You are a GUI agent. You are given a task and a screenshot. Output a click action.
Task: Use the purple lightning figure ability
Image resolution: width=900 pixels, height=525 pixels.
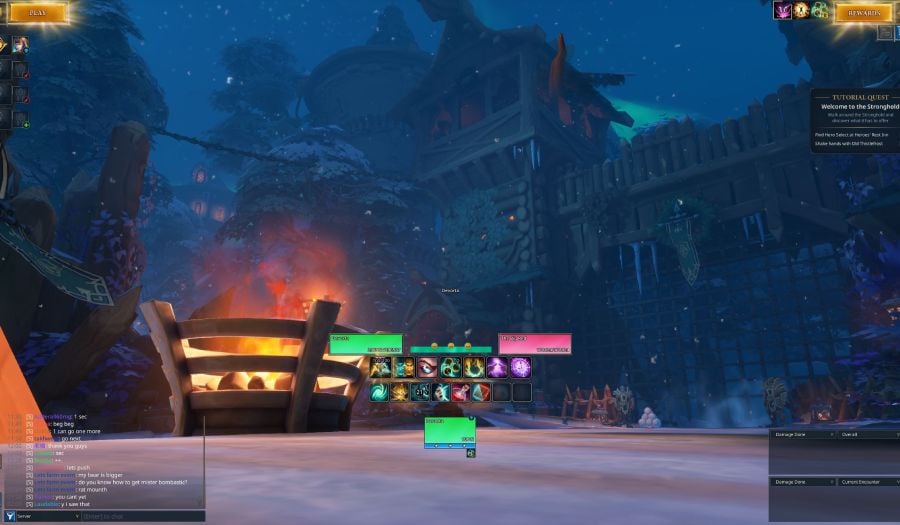497,367
